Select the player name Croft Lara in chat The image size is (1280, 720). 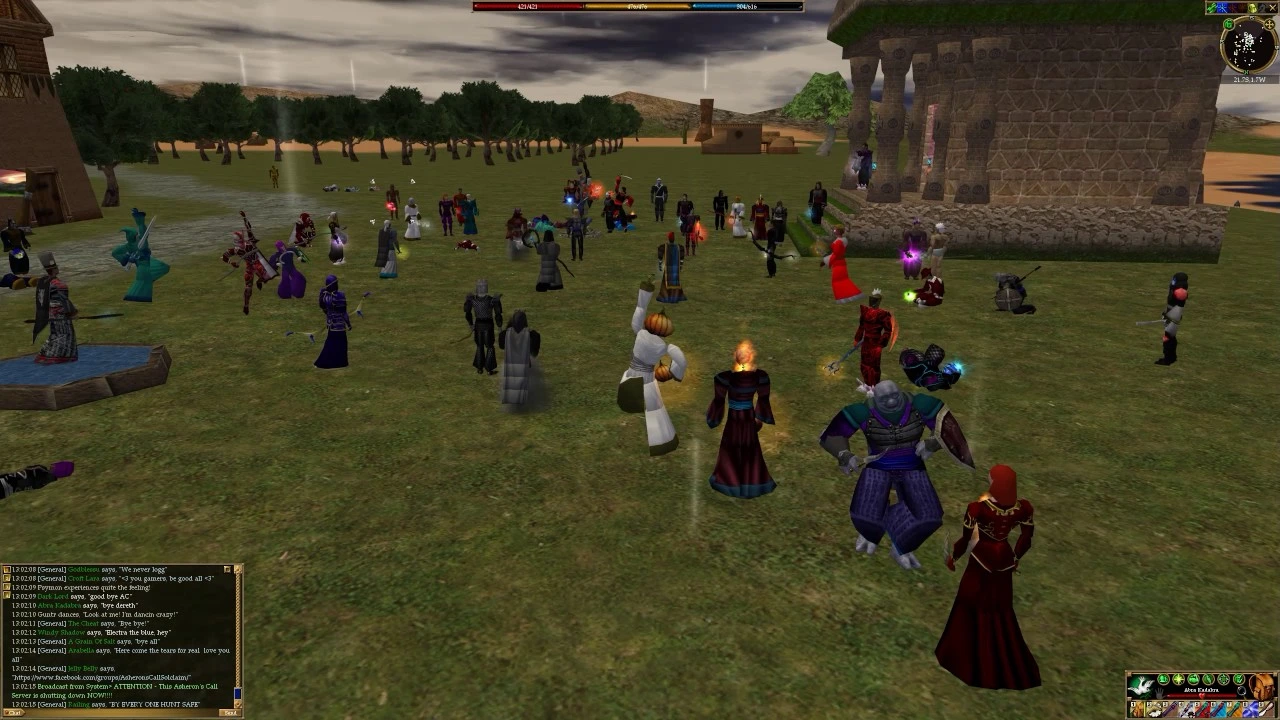(82, 579)
